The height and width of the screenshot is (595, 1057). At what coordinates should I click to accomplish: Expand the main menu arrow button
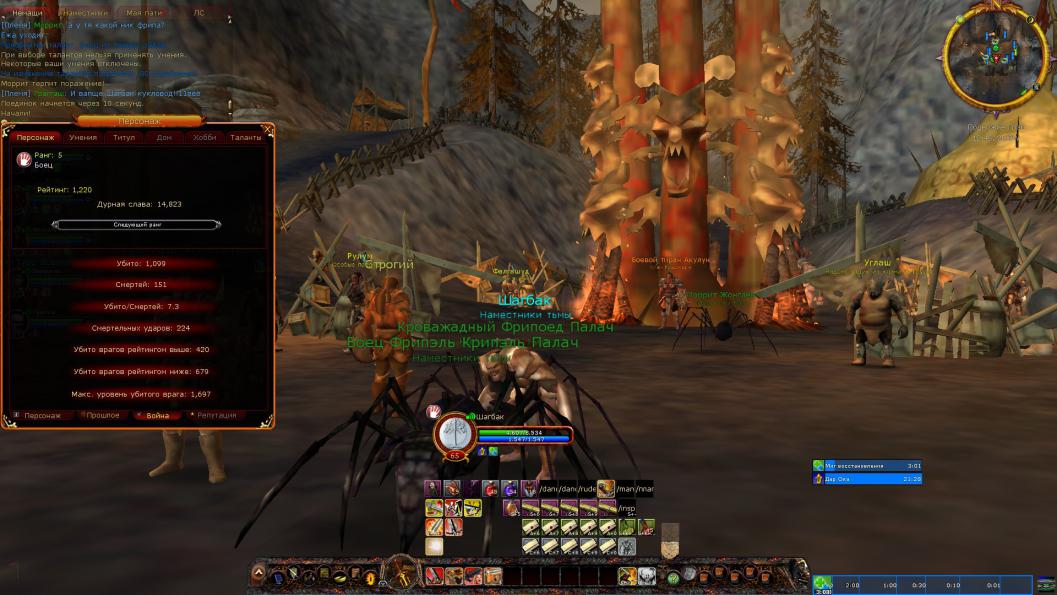(x=258, y=574)
